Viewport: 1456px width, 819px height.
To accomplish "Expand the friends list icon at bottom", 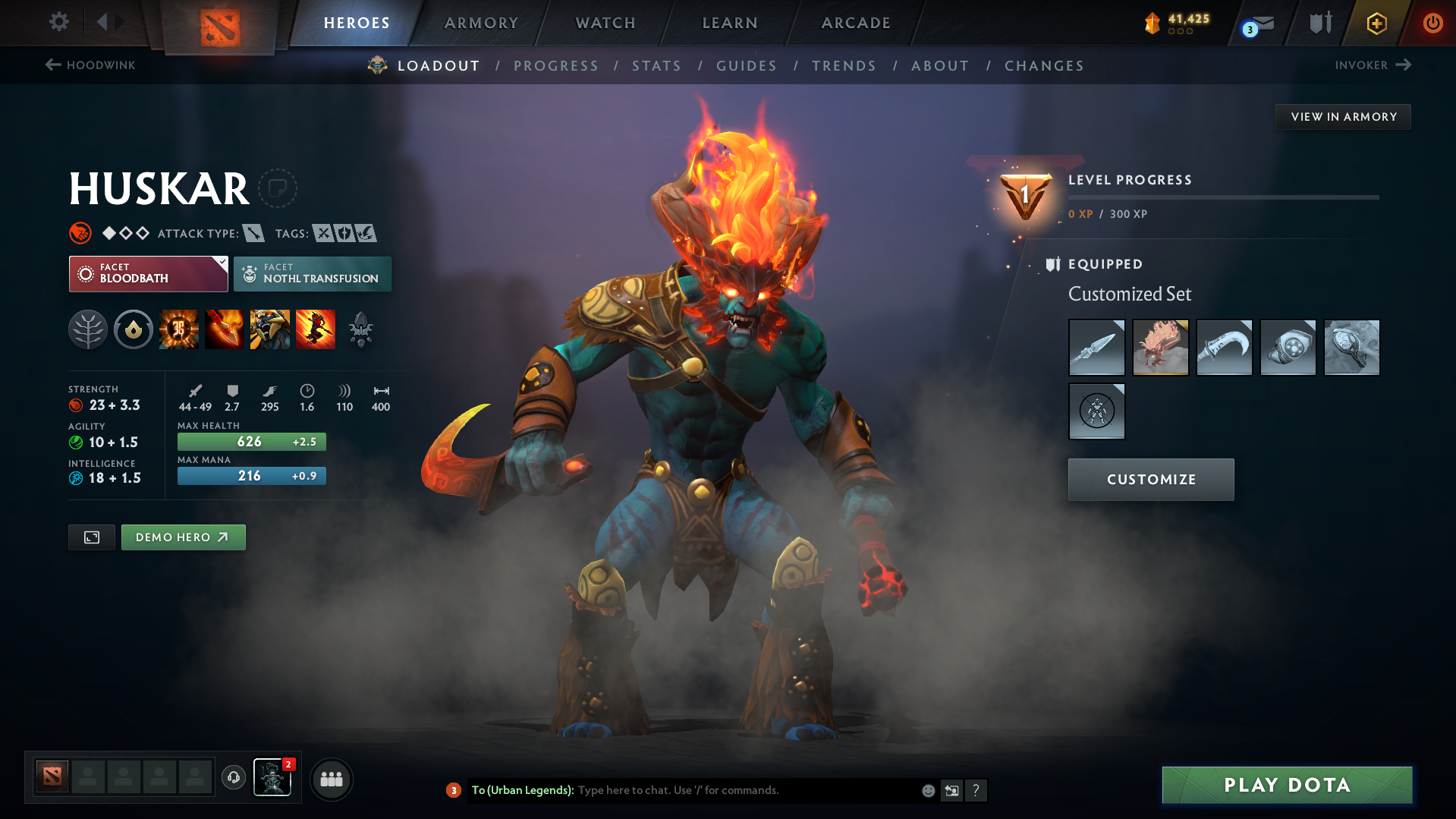I will pyautogui.click(x=332, y=779).
